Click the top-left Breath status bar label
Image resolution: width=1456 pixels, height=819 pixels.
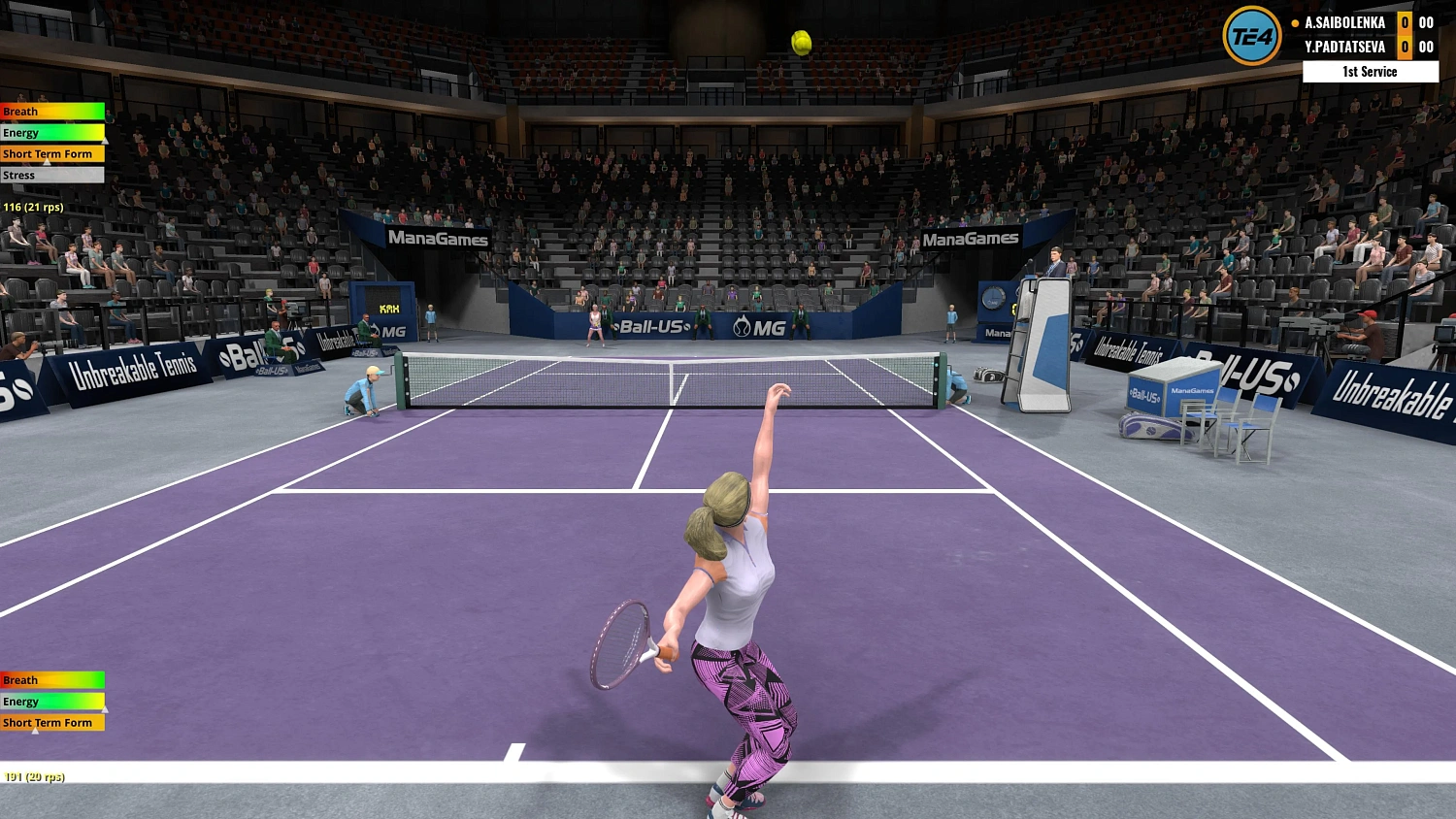coord(21,112)
